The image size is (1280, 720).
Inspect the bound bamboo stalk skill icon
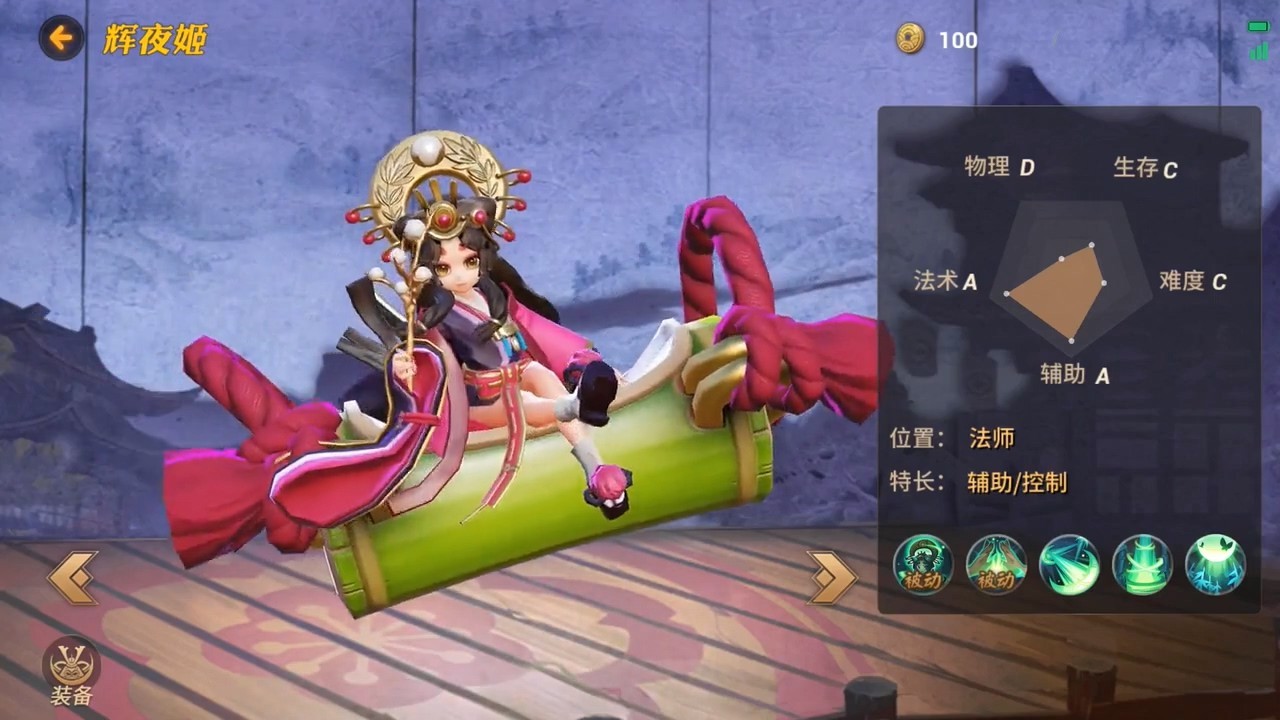(1142, 565)
